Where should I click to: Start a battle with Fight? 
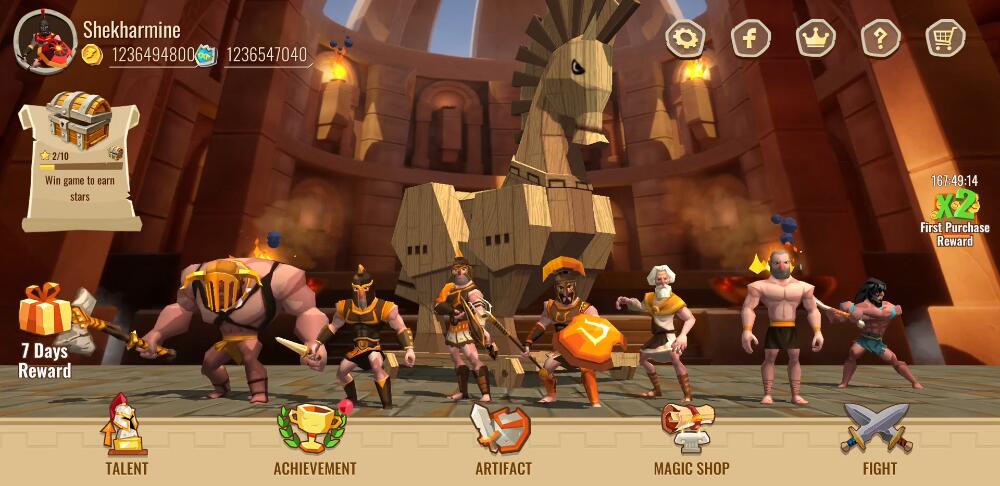879,435
